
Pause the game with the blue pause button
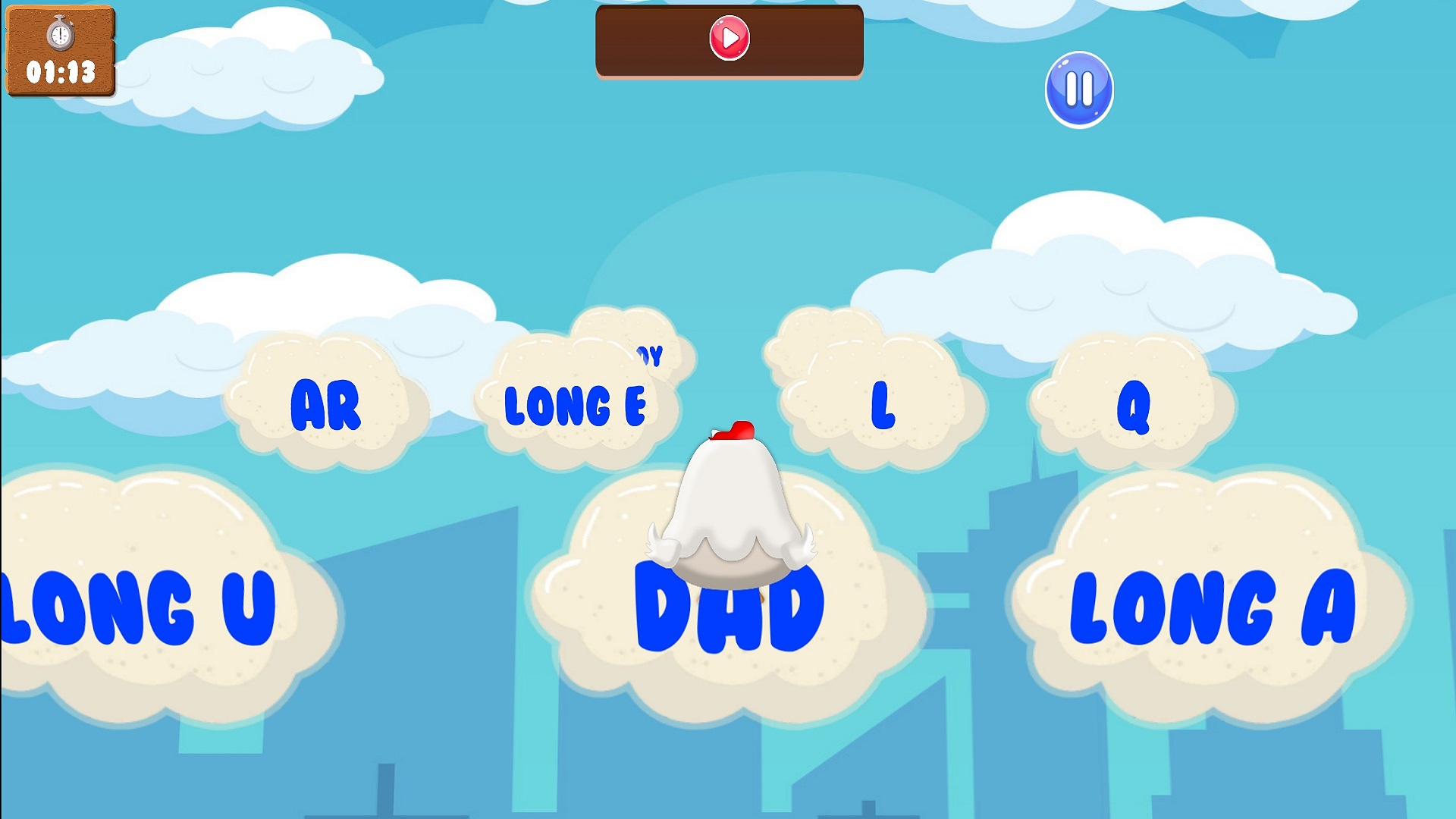(1079, 89)
